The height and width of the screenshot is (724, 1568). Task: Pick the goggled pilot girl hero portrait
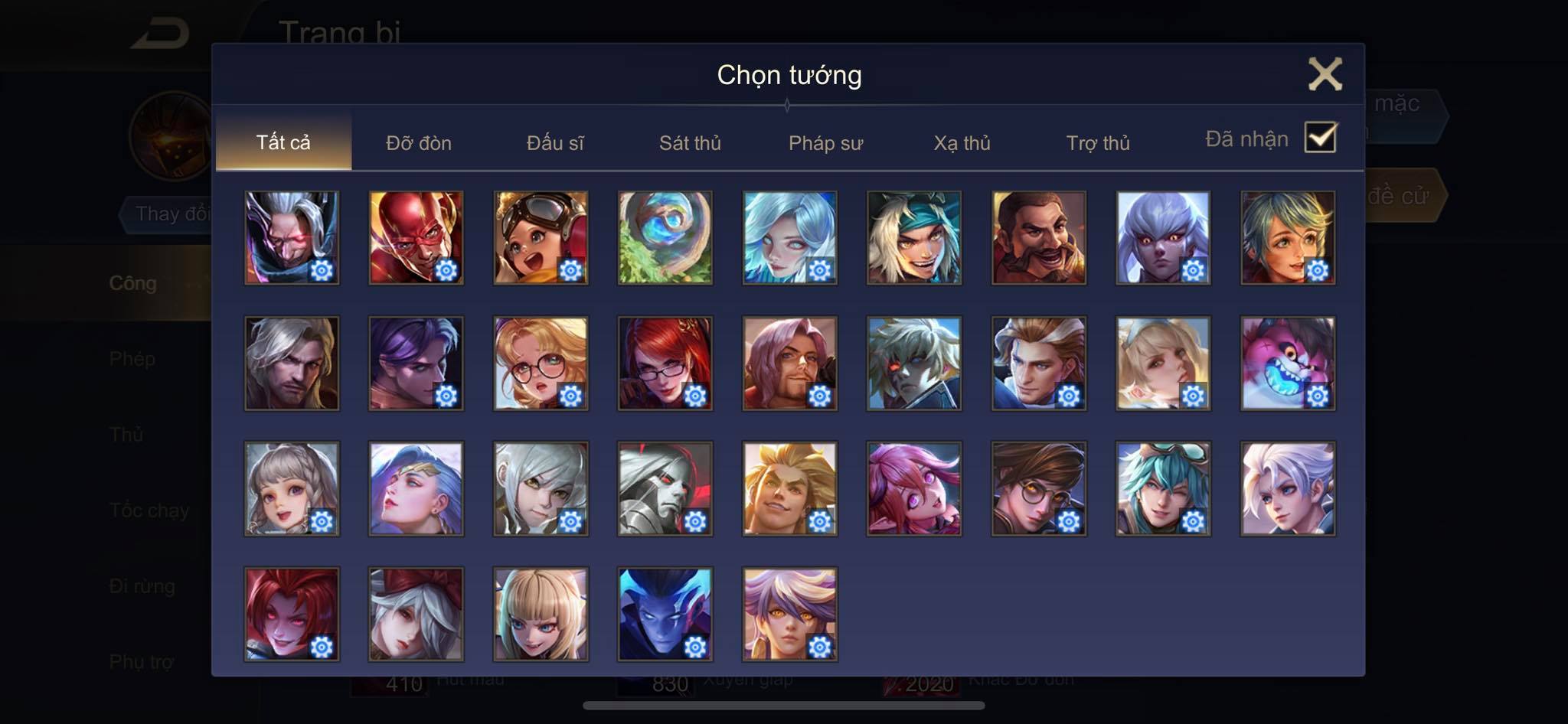click(541, 237)
